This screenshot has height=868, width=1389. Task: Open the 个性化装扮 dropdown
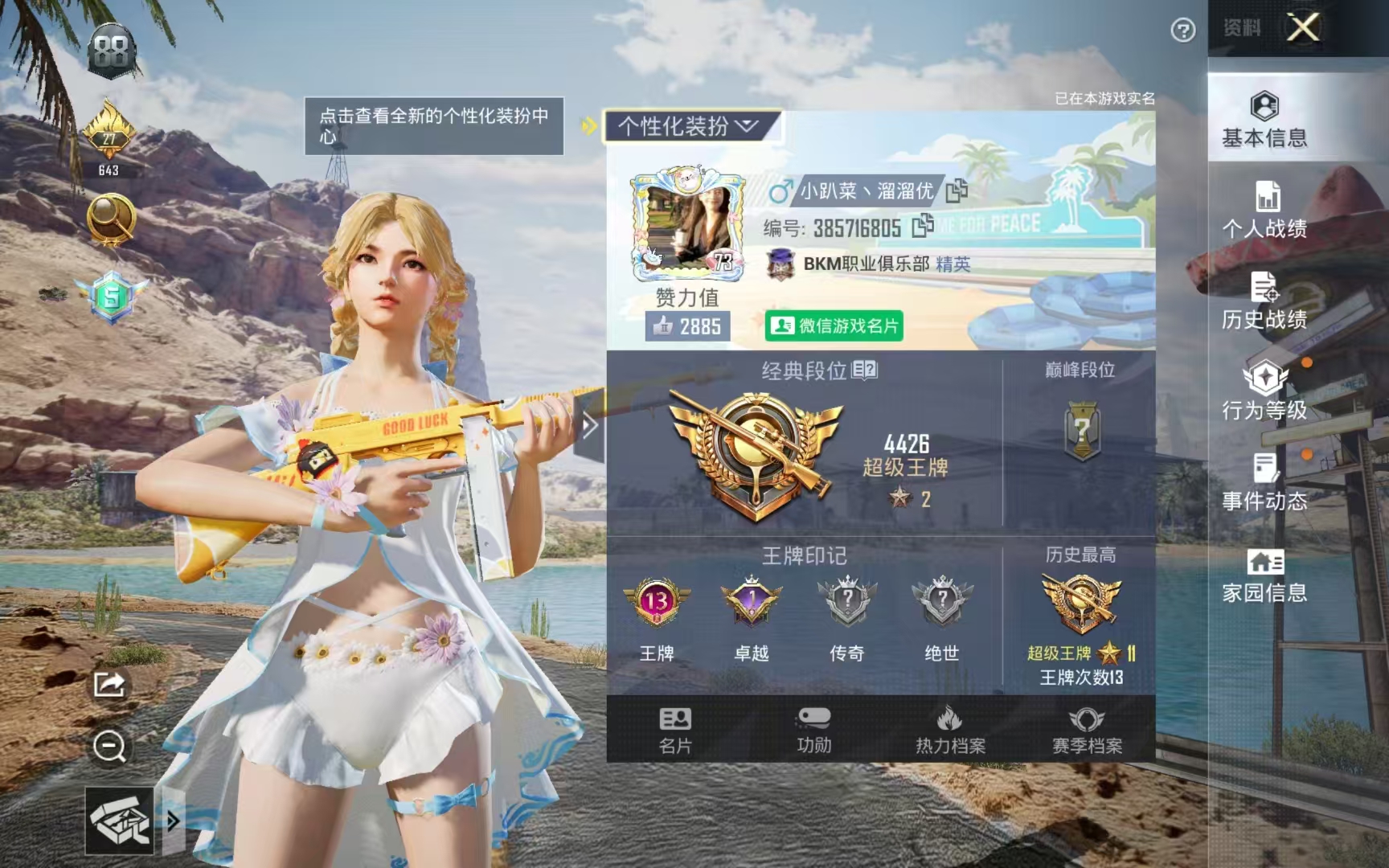point(688,126)
